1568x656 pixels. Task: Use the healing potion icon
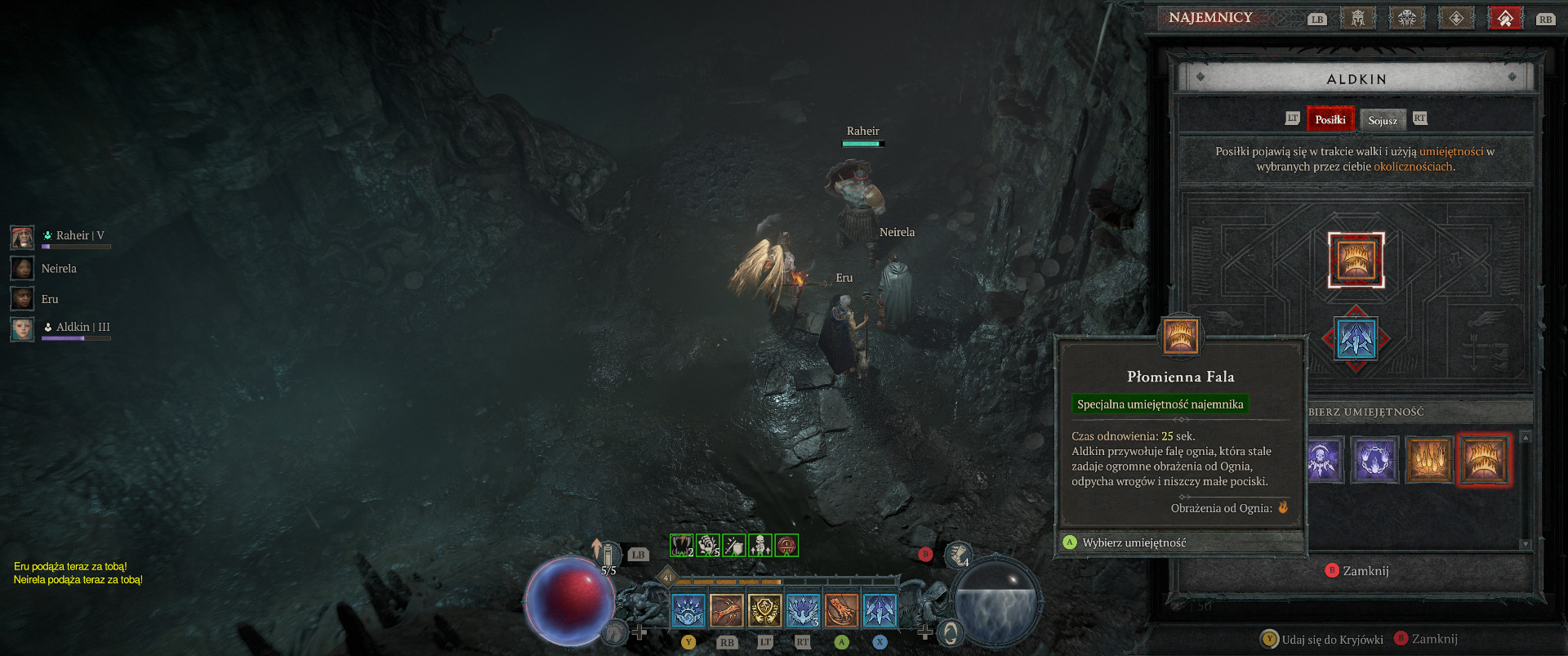coord(608,556)
